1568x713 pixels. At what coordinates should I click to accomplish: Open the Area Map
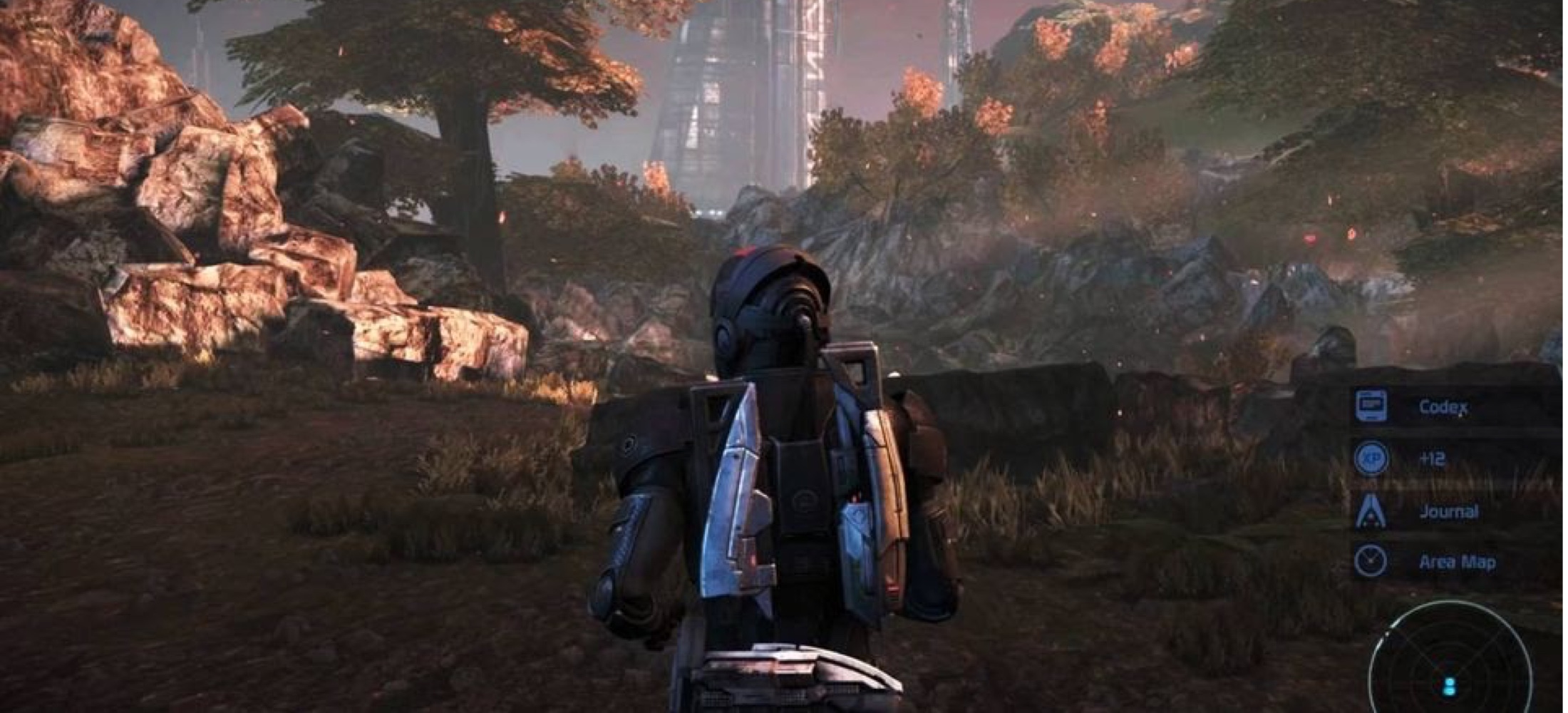click(1455, 562)
